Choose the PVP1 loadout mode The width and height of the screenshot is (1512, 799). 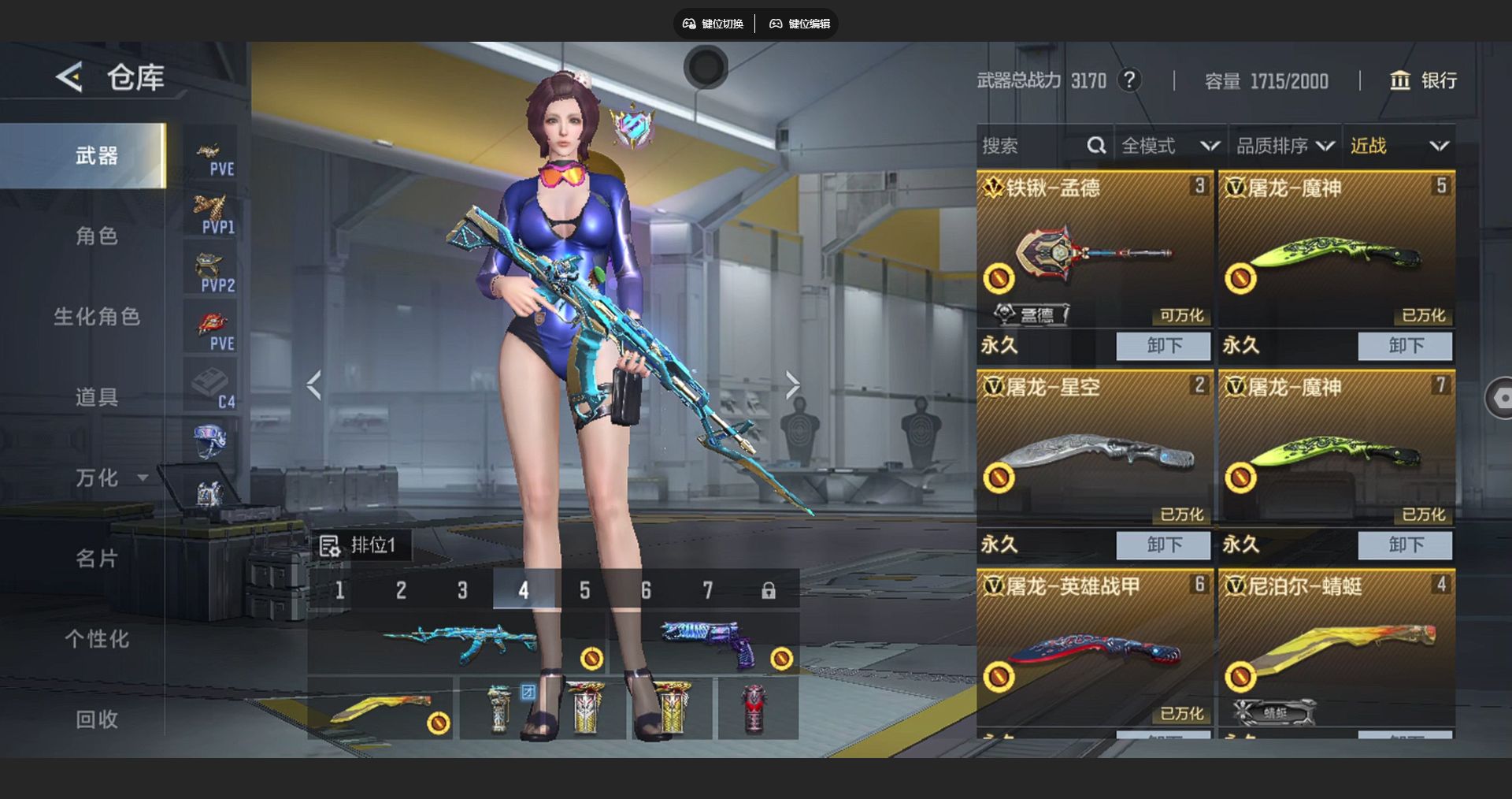coord(211,214)
